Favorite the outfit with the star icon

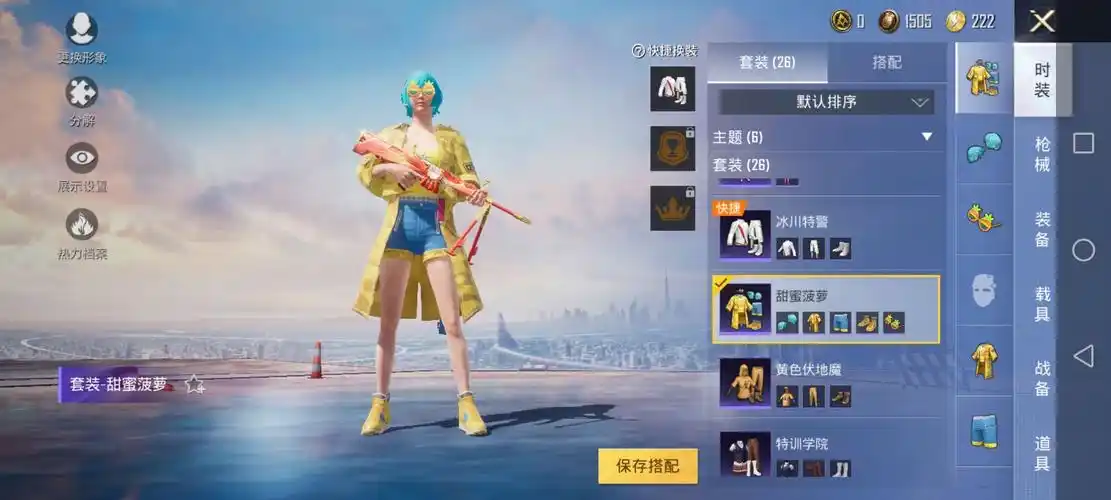(194, 385)
